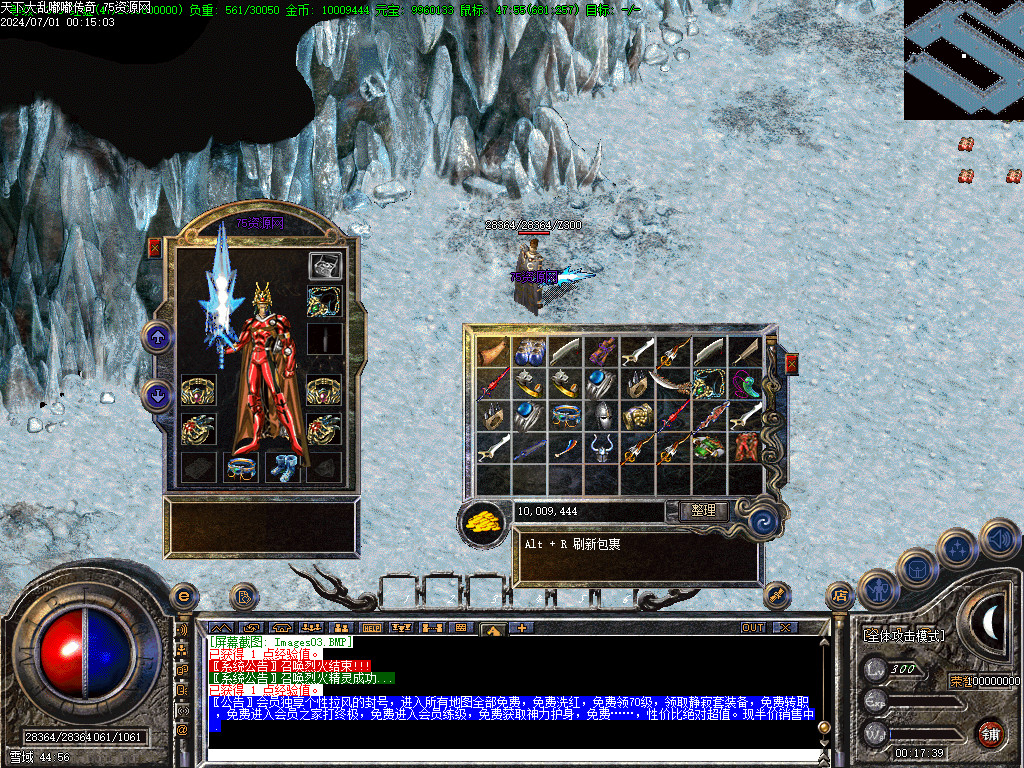Toggle the 全体攻击模式 attack mode label
1024x768 pixels.
tap(903, 635)
